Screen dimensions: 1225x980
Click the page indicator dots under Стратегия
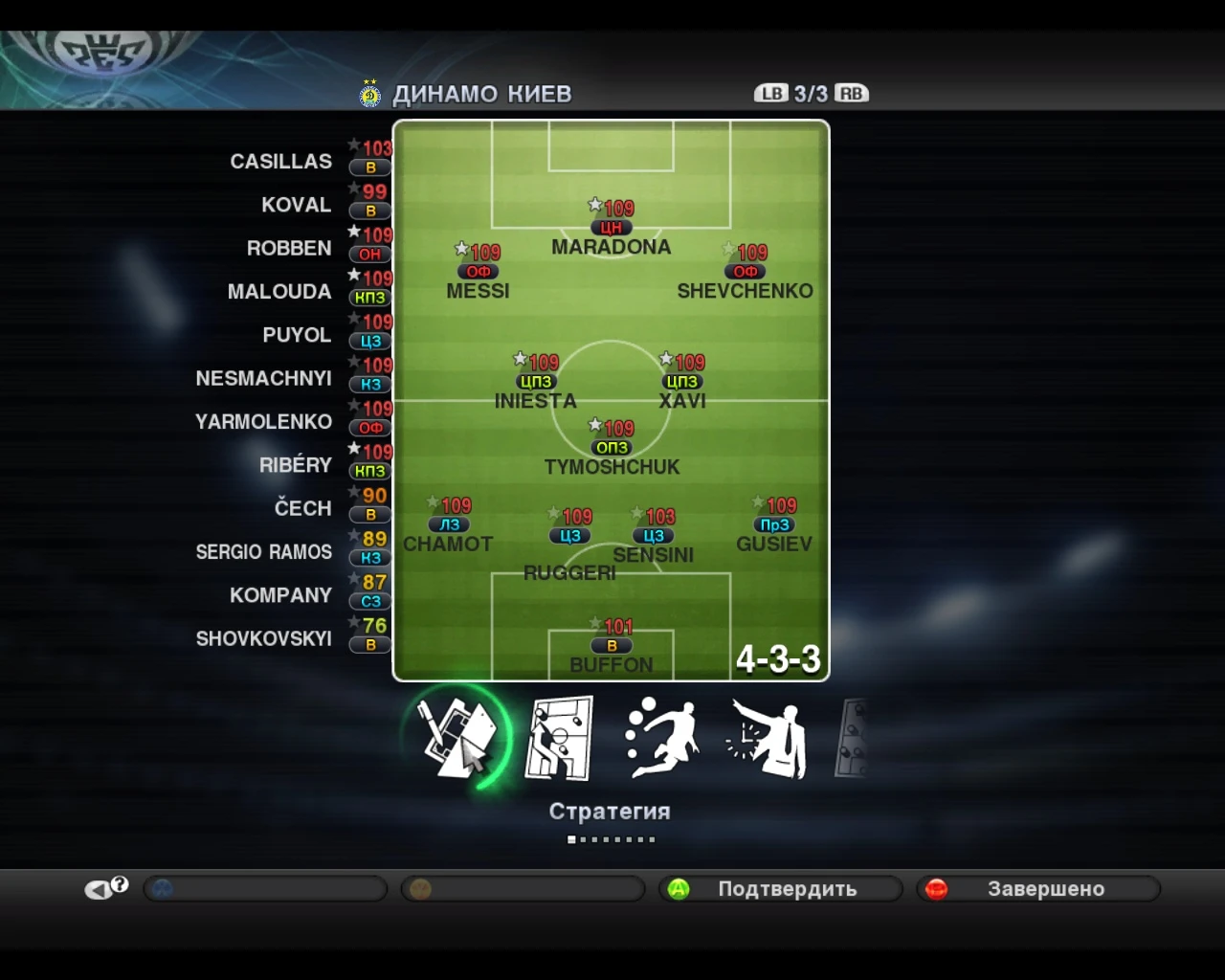point(611,839)
